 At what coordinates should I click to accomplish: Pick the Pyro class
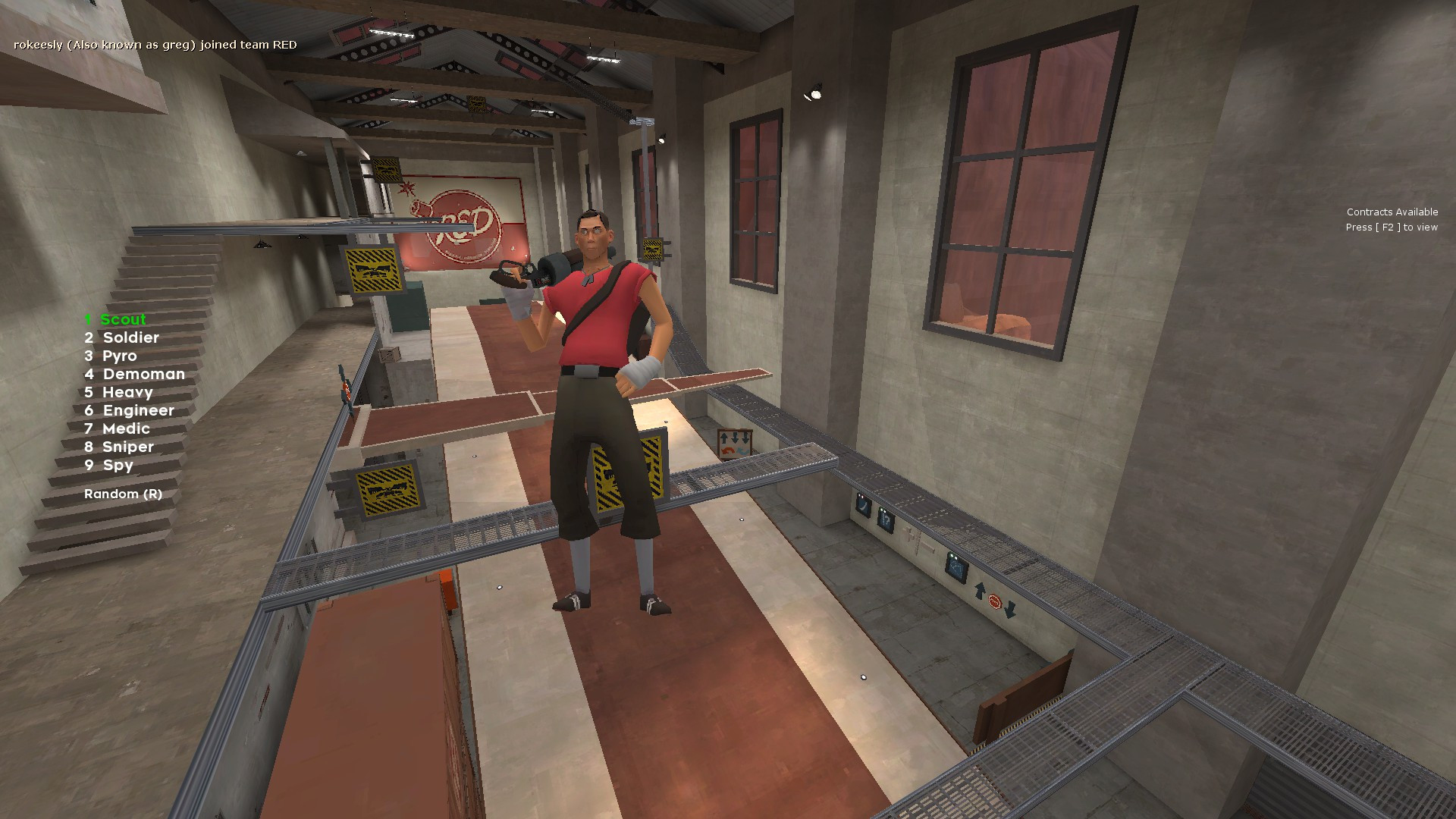point(119,356)
